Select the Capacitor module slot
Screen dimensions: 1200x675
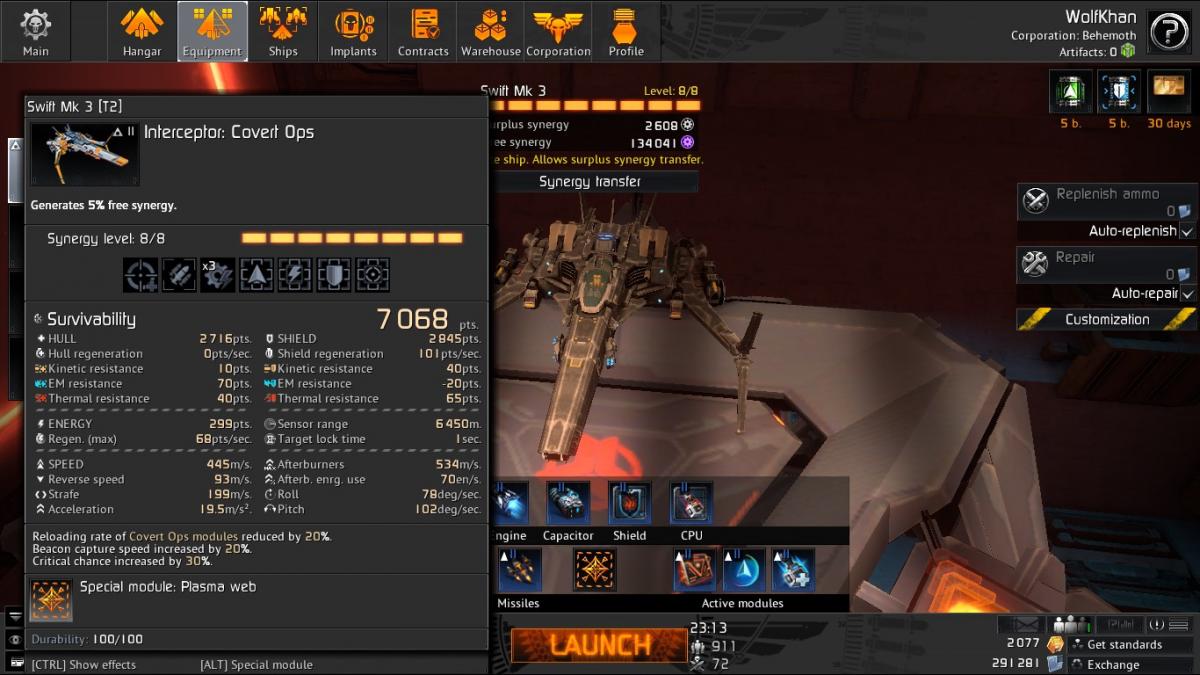pos(567,504)
